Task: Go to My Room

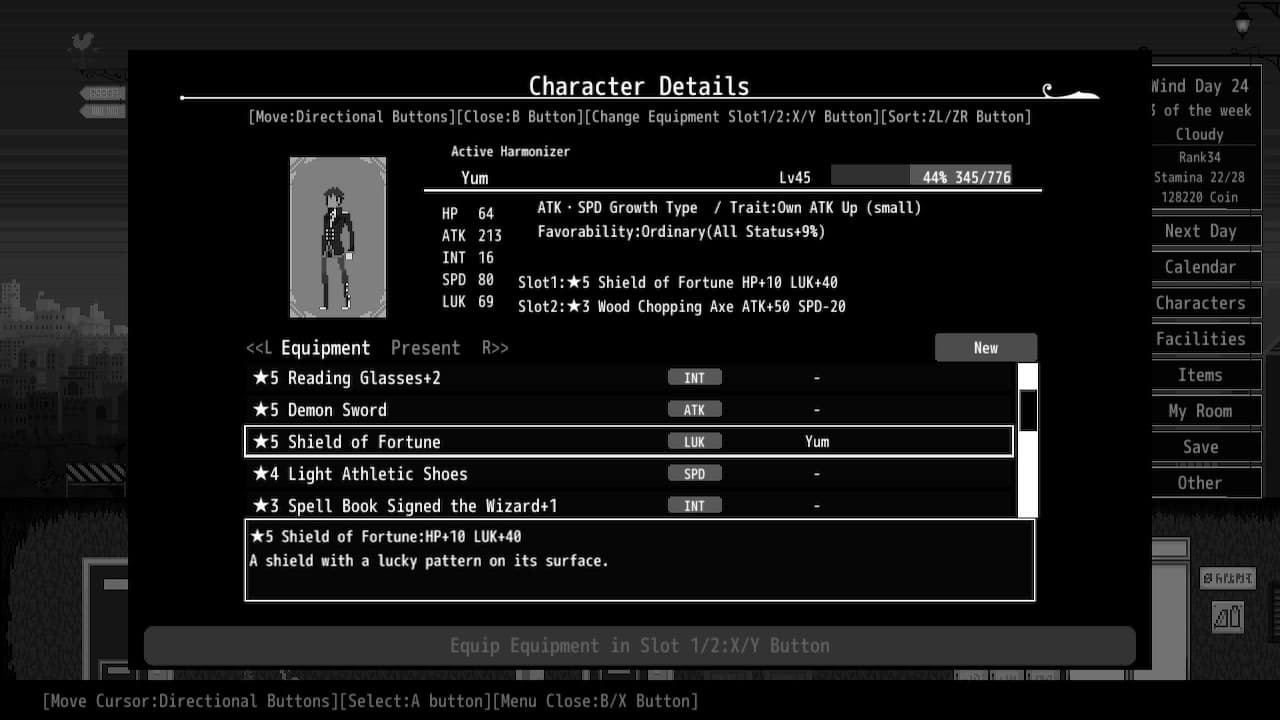Action: pyautogui.click(x=1200, y=411)
